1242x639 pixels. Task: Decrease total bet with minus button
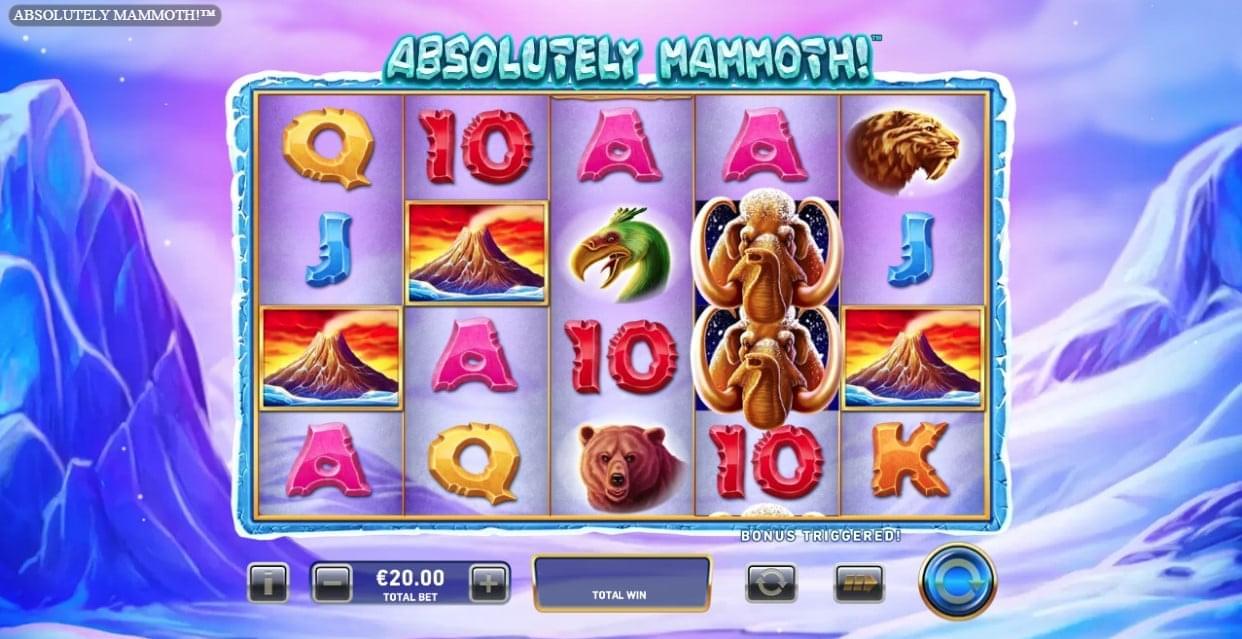click(x=332, y=582)
